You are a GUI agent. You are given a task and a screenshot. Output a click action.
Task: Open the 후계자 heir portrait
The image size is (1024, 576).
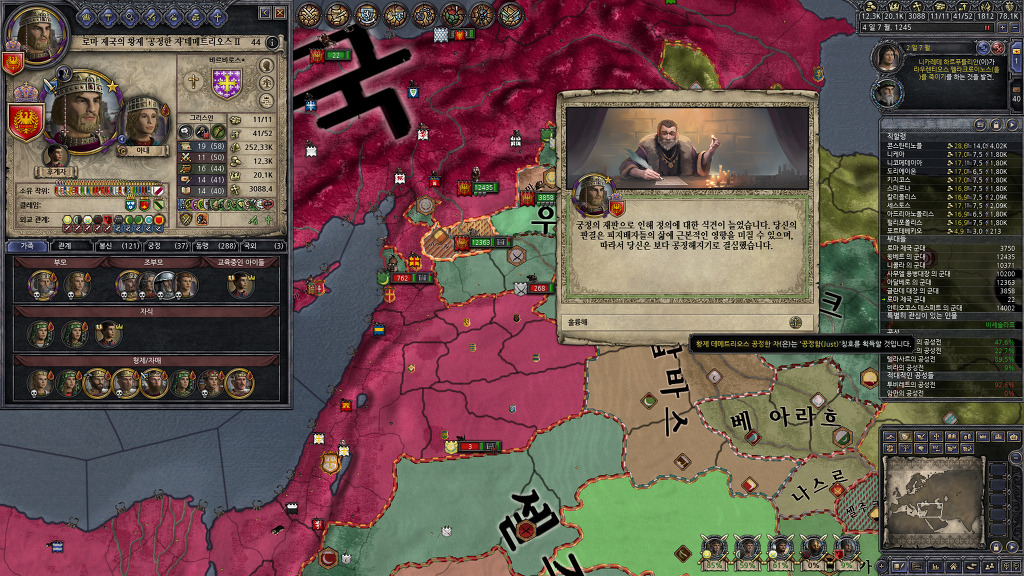[56, 154]
